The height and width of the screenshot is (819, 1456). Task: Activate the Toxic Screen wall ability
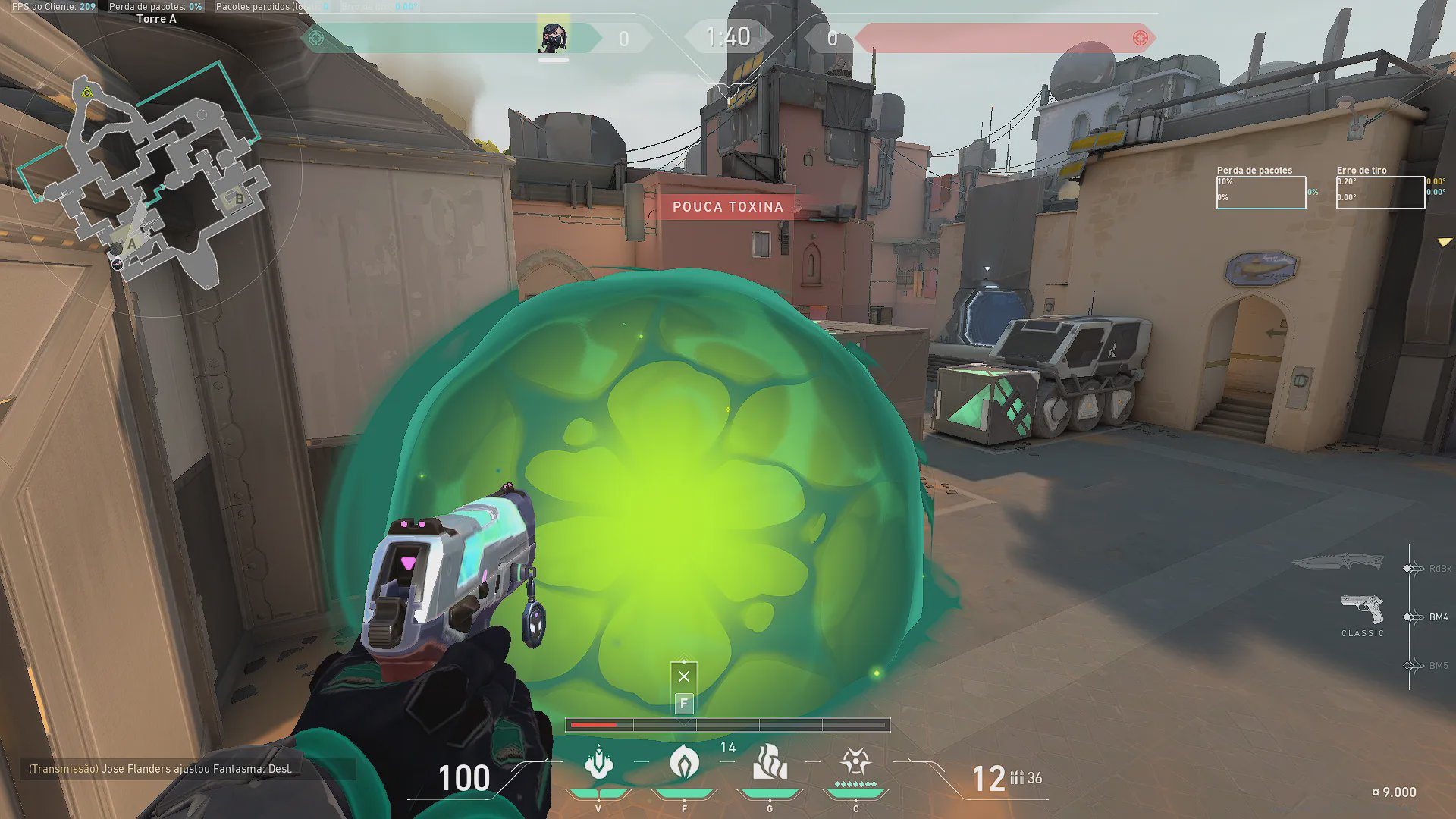[x=770, y=763]
